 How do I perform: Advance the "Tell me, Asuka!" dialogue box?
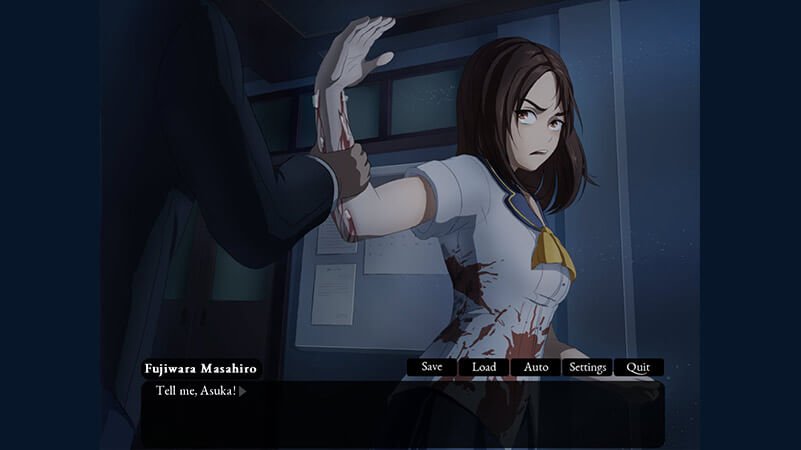[402, 412]
